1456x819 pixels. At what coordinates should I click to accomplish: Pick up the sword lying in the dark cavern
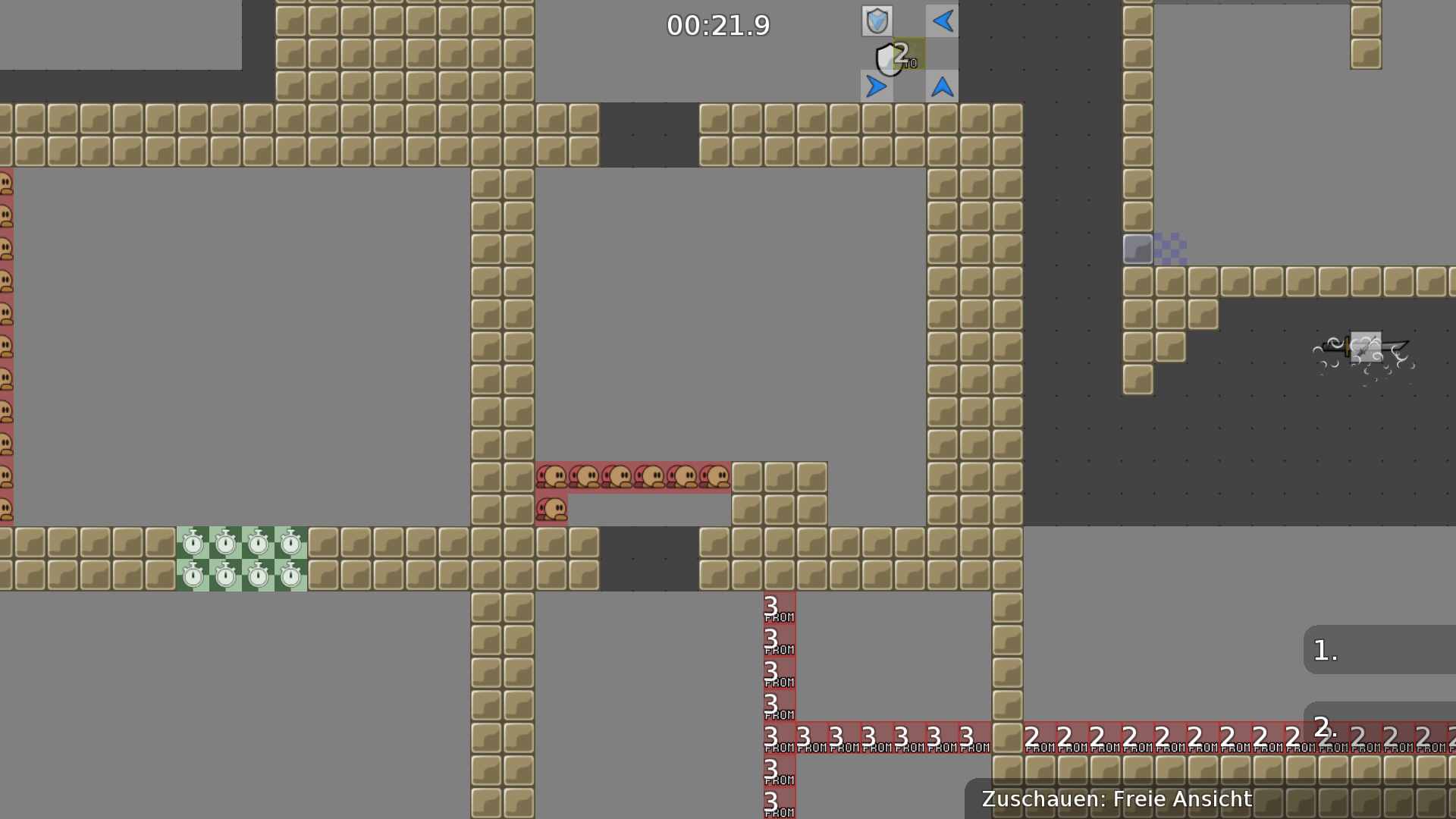pyautogui.click(x=1365, y=347)
